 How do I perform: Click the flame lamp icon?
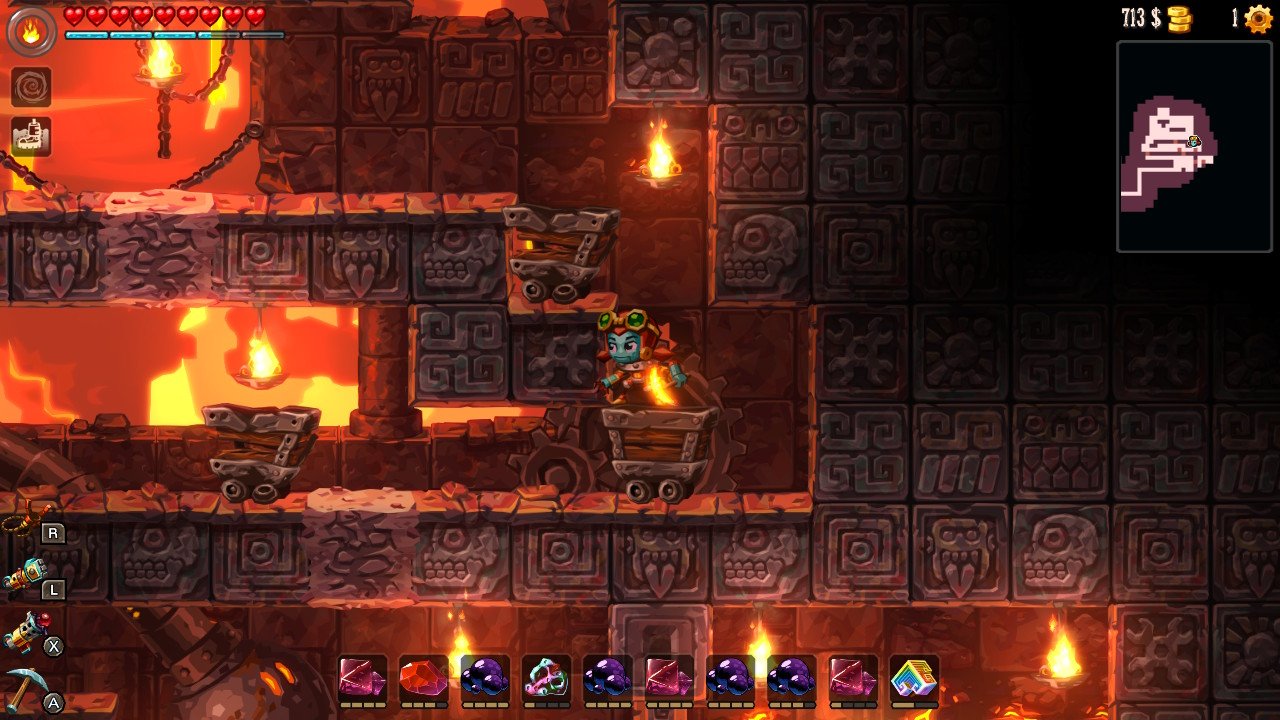pos(31,32)
